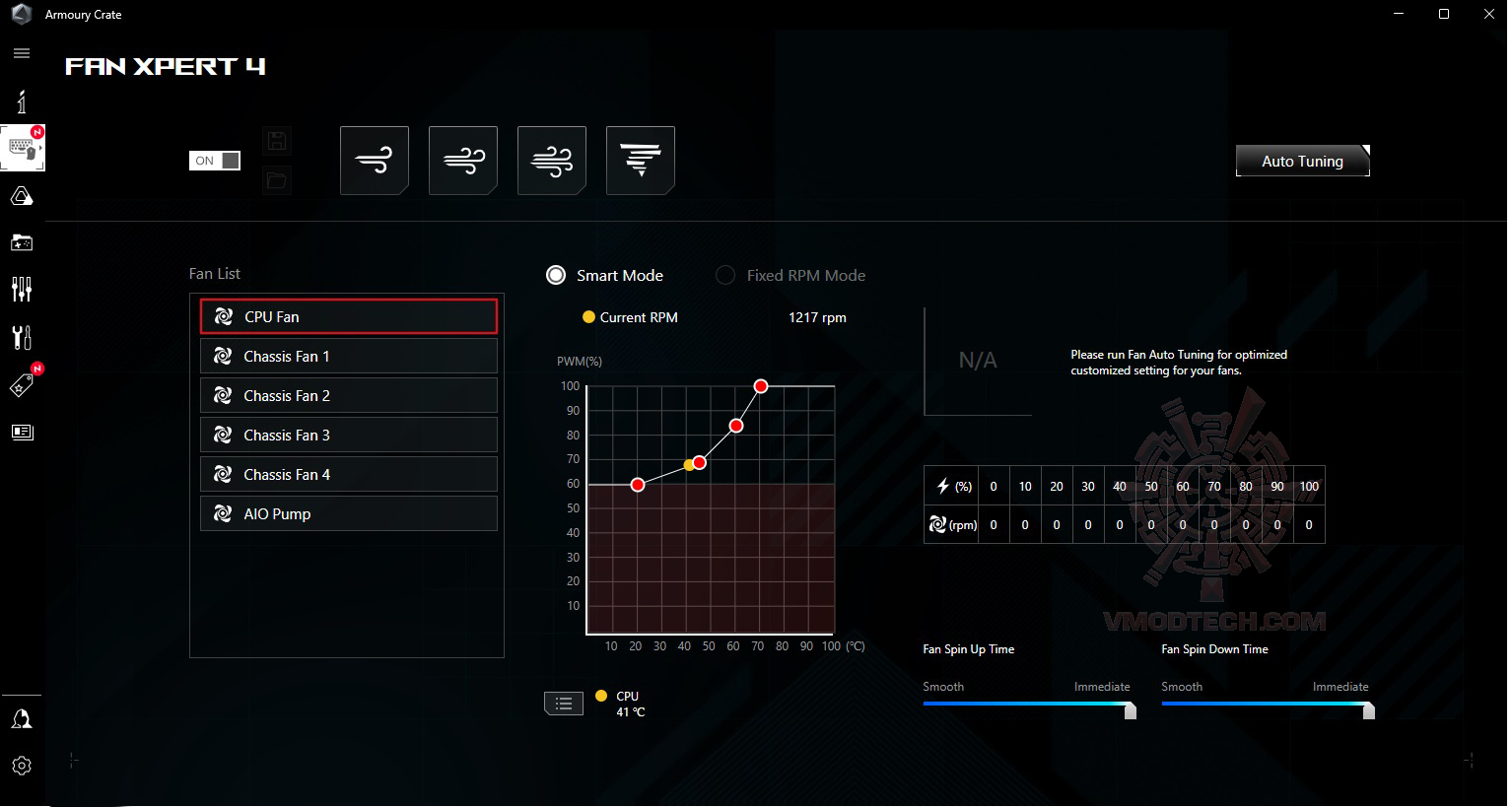Minimize the Armoury Crate window
Image resolution: width=1512 pixels, height=807 pixels.
click(x=1399, y=14)
